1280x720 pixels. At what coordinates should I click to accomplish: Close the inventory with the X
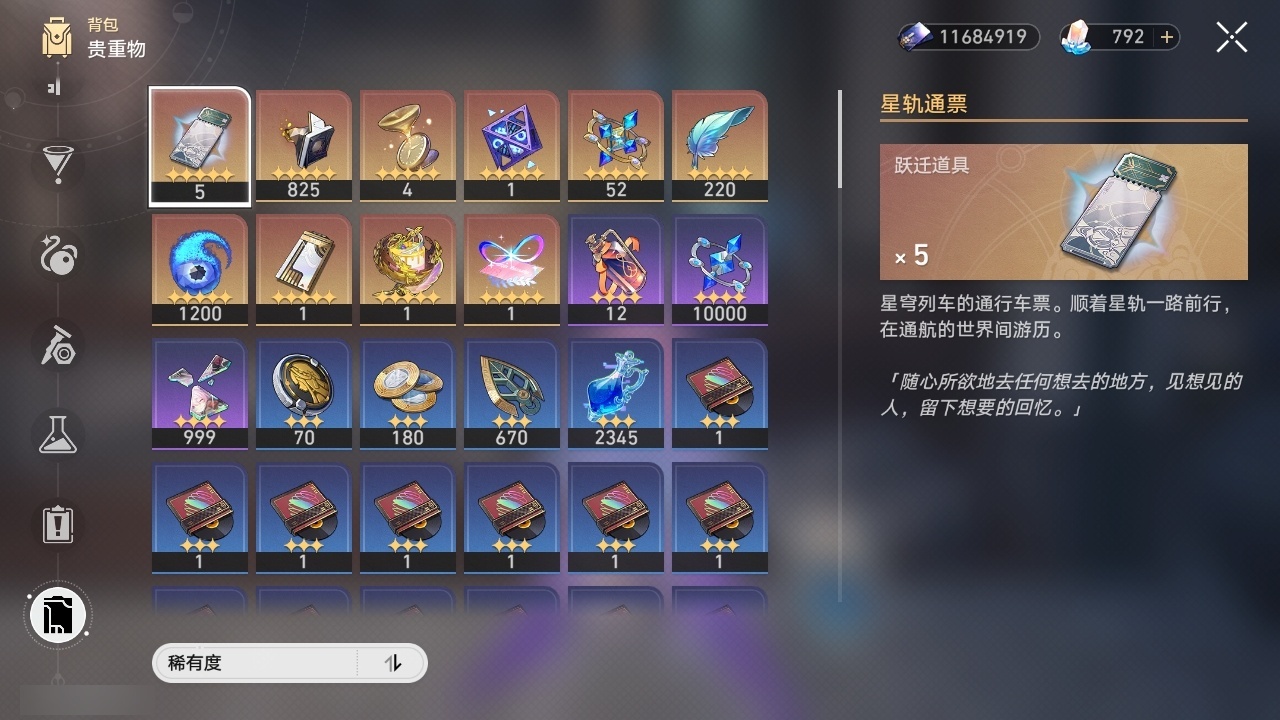pyautogui.click(x=1231, y=37)
